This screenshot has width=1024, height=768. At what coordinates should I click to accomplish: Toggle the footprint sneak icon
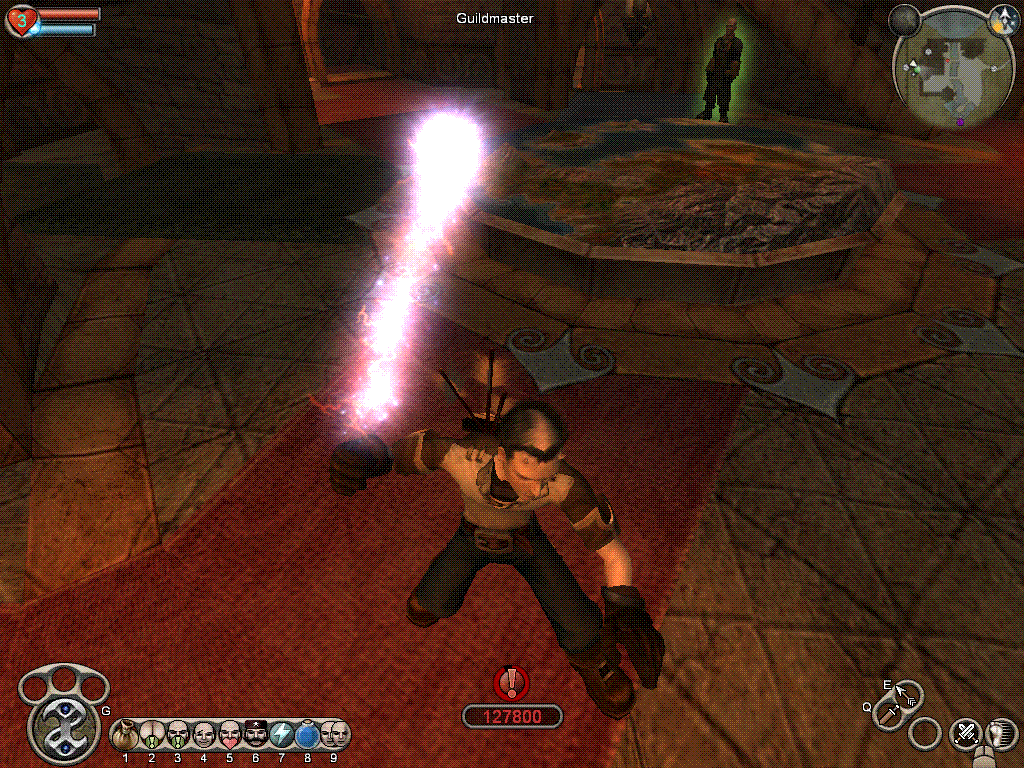[x=1002, y=734]
